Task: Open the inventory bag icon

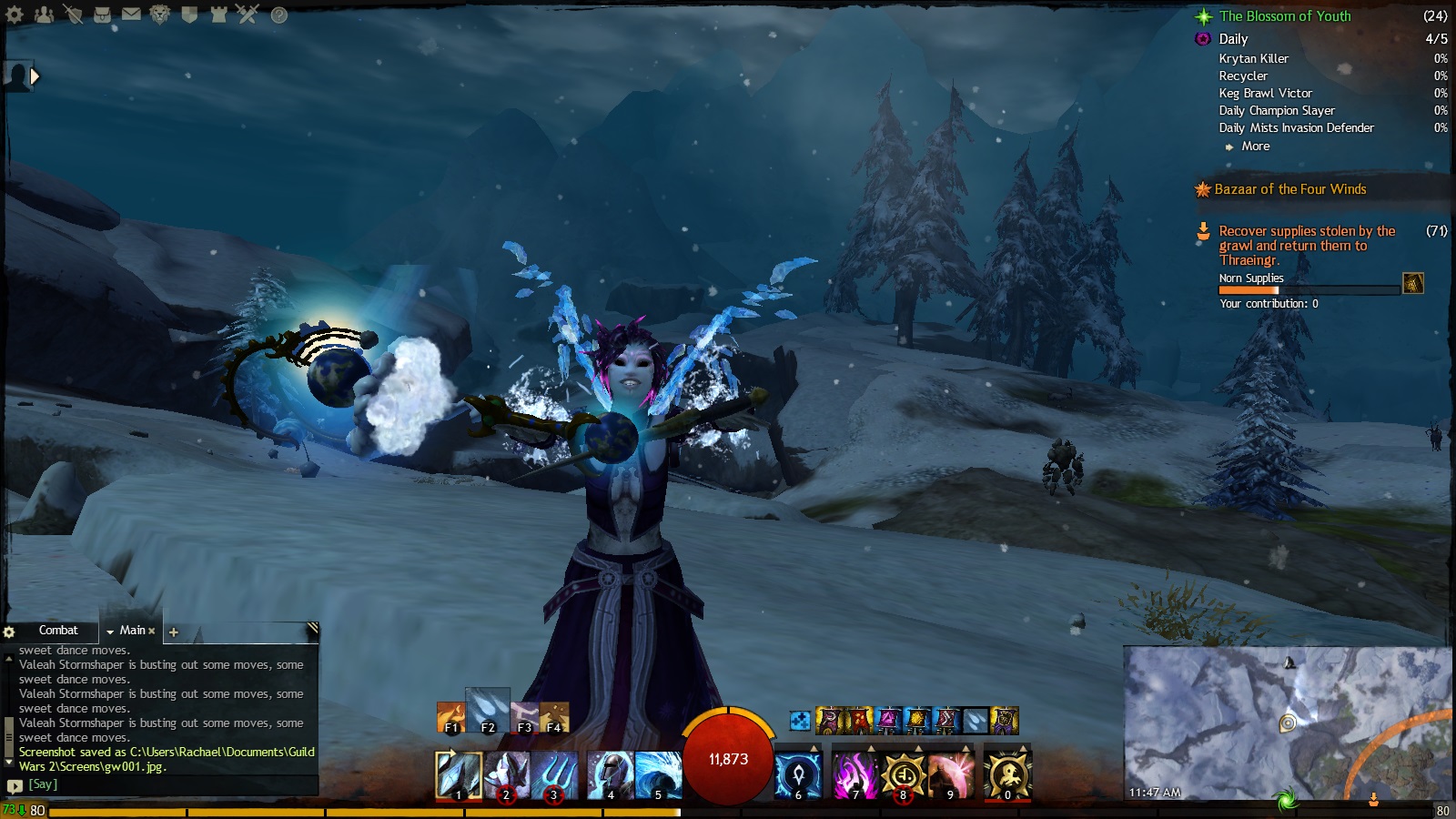Action: pyautogui.click(x=103, y=15)
